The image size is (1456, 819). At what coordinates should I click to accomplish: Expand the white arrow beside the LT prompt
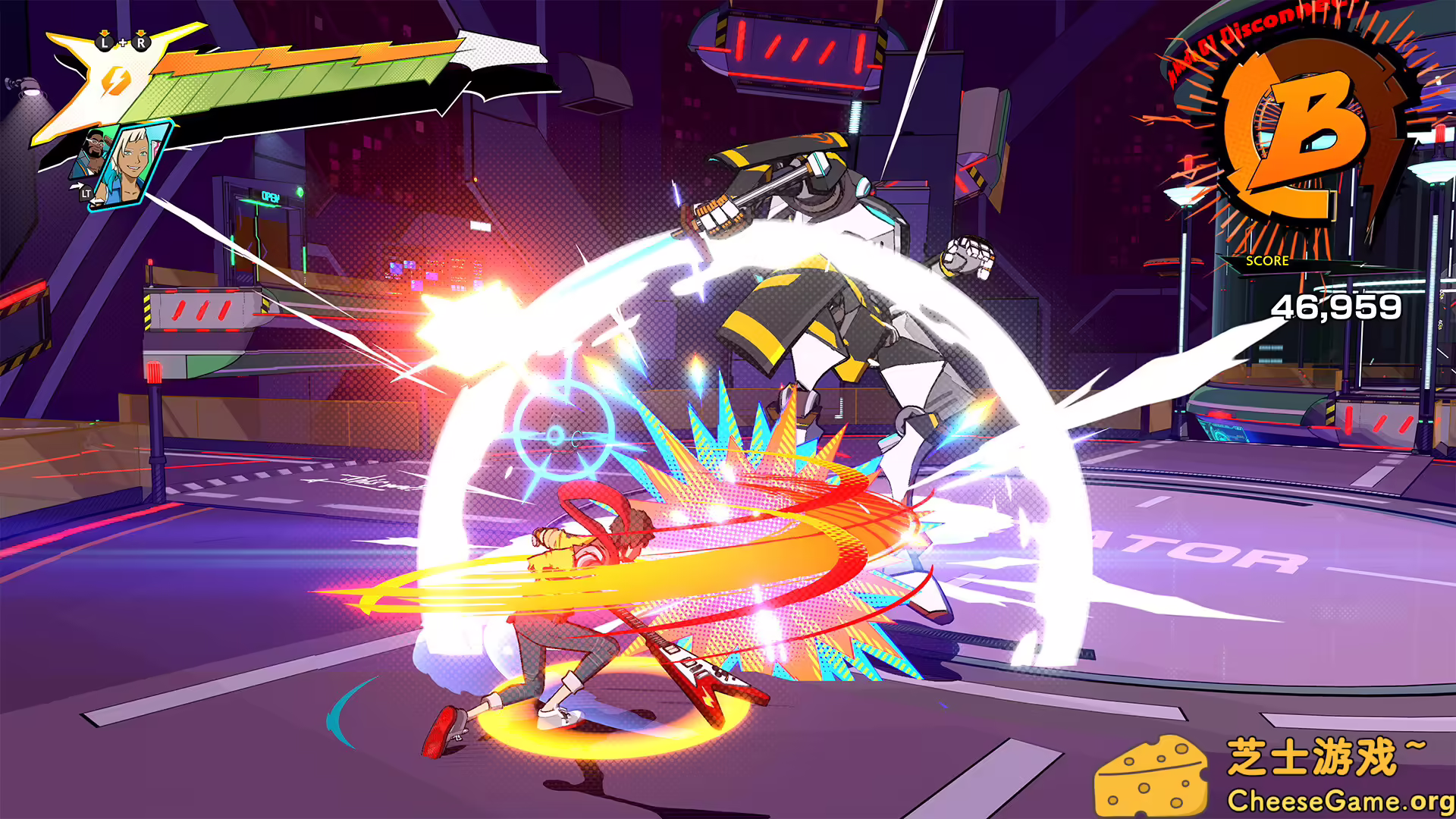point(77,185)
